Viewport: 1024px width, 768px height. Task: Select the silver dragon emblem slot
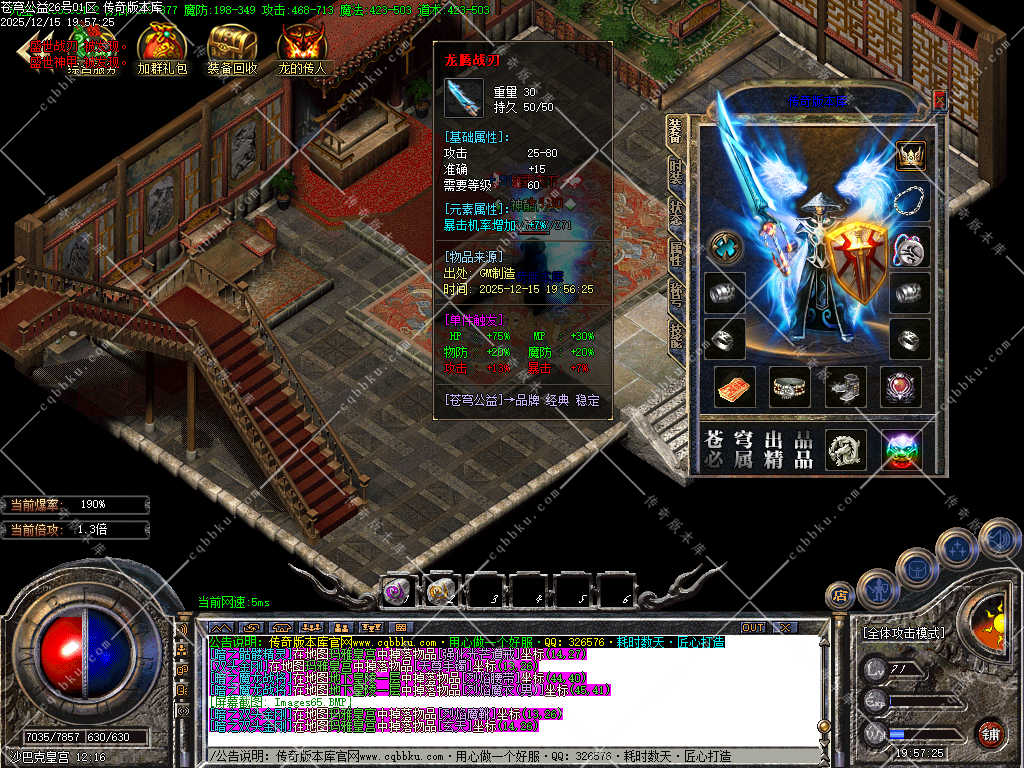pyautogui.click(x=845, y=450)
